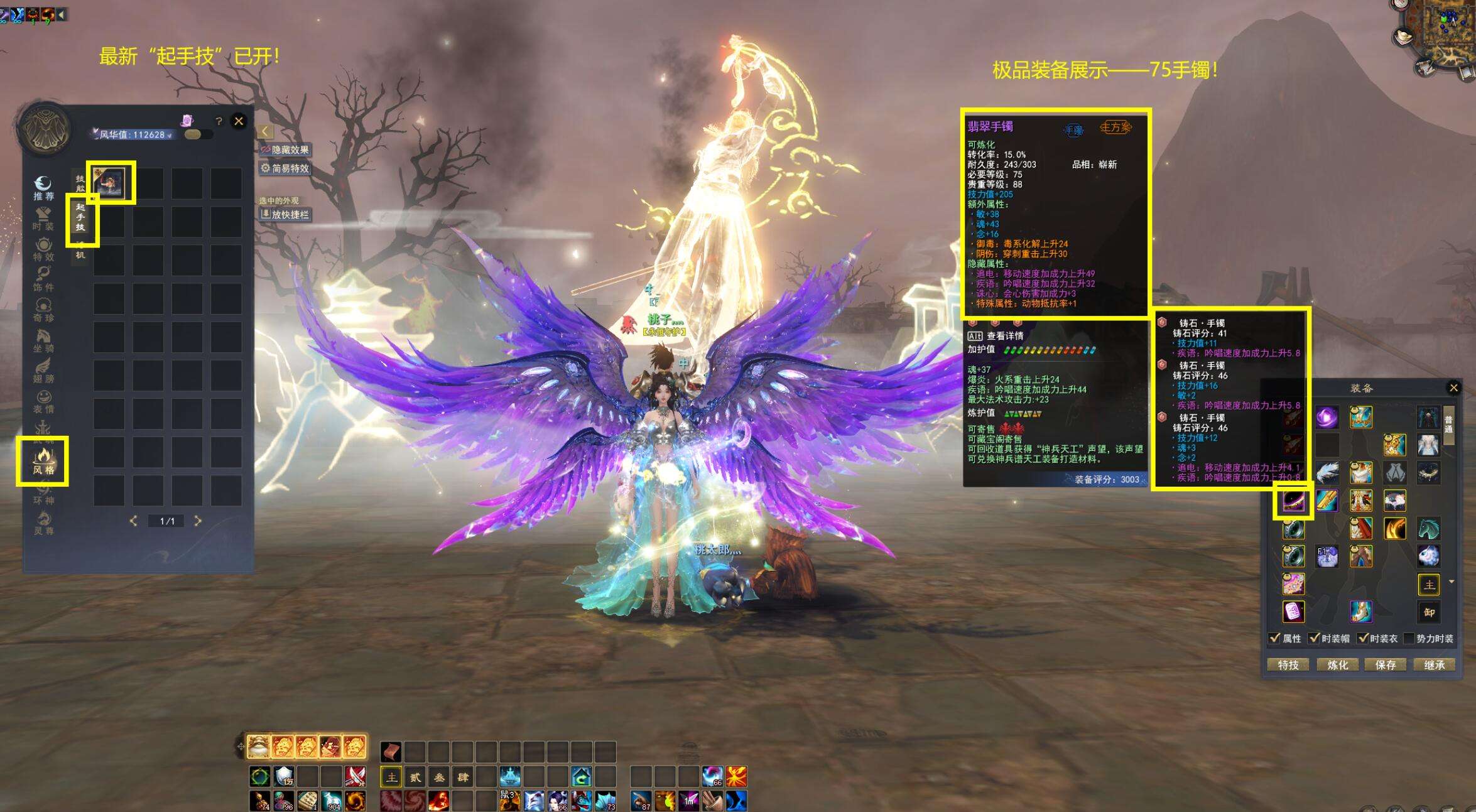Select the equipped purple bracelet slot
This screenshot has height=812, width=1476.
pyautogui.click(x=1293, y=501)
